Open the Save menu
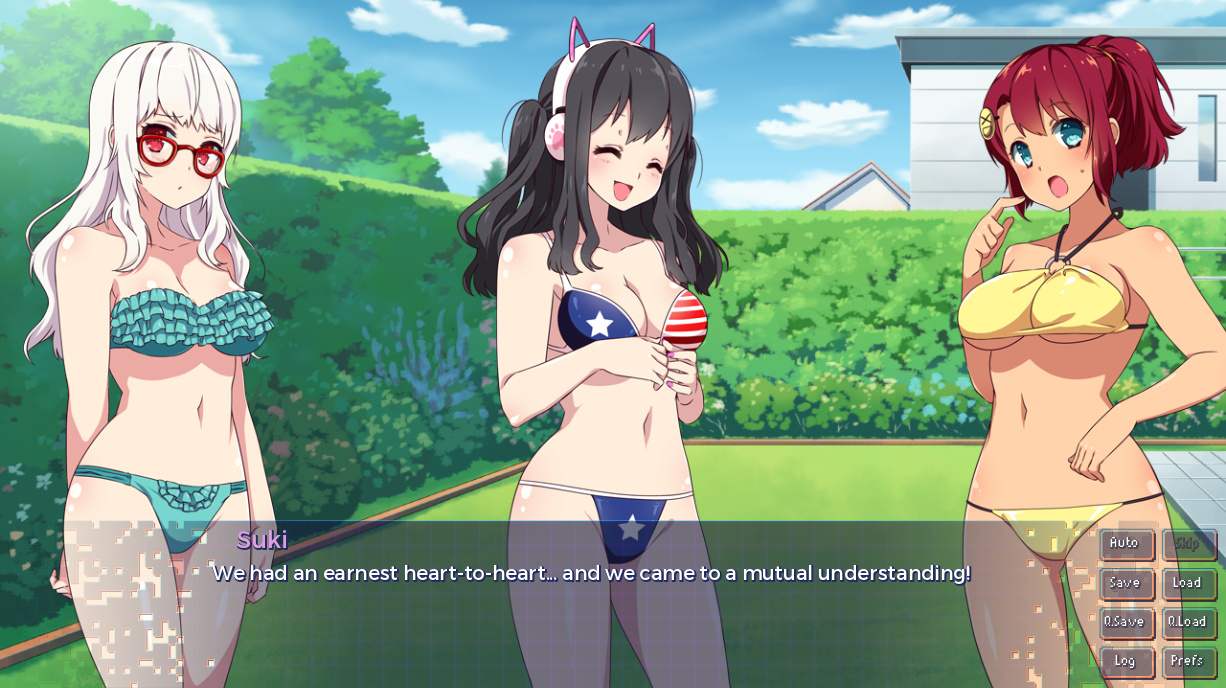This screenshot has height=688, width=1226. click(x=1126, y=583)
